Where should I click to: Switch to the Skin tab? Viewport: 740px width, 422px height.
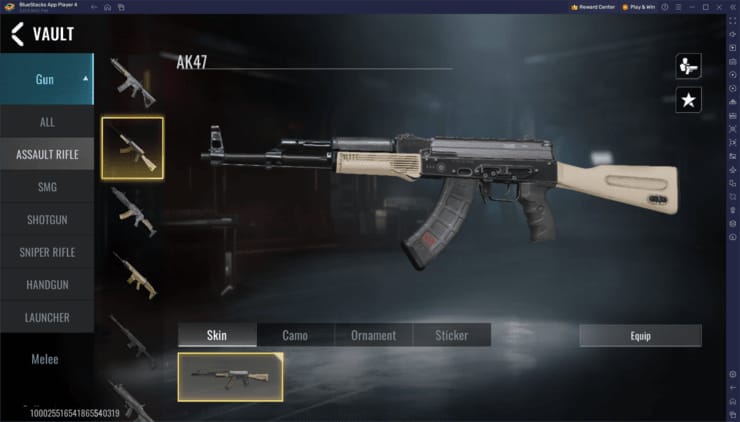coord(217,335)
